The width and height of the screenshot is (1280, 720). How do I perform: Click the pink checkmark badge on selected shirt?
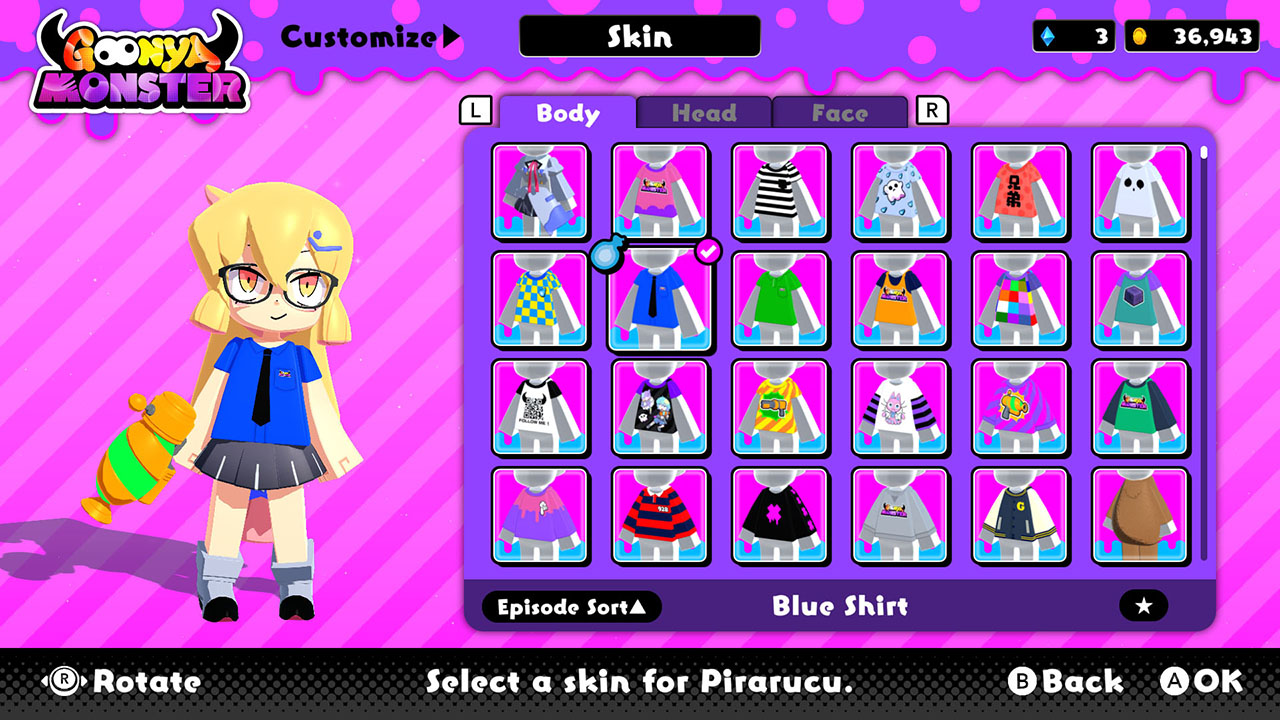(x=706, y=253)
